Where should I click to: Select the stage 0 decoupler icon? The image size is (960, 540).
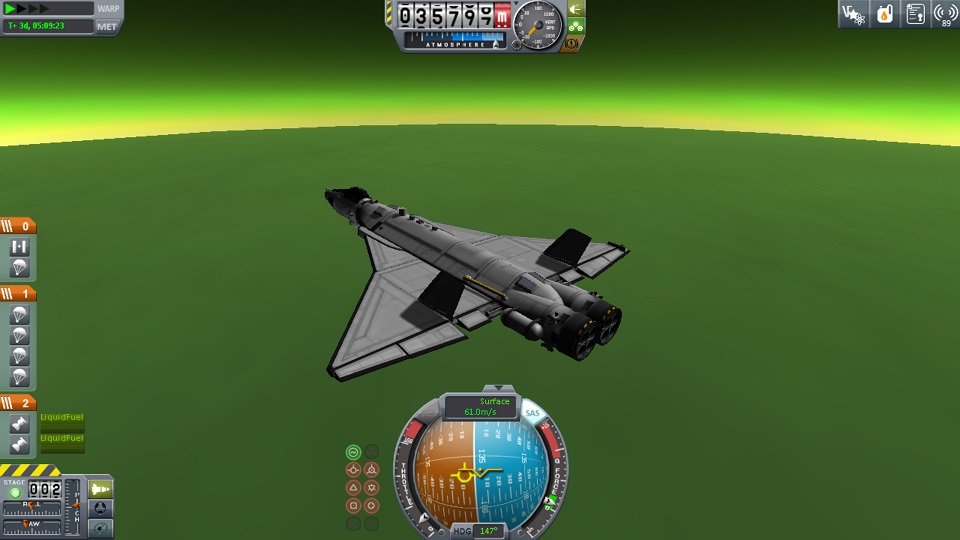point(19,247)
